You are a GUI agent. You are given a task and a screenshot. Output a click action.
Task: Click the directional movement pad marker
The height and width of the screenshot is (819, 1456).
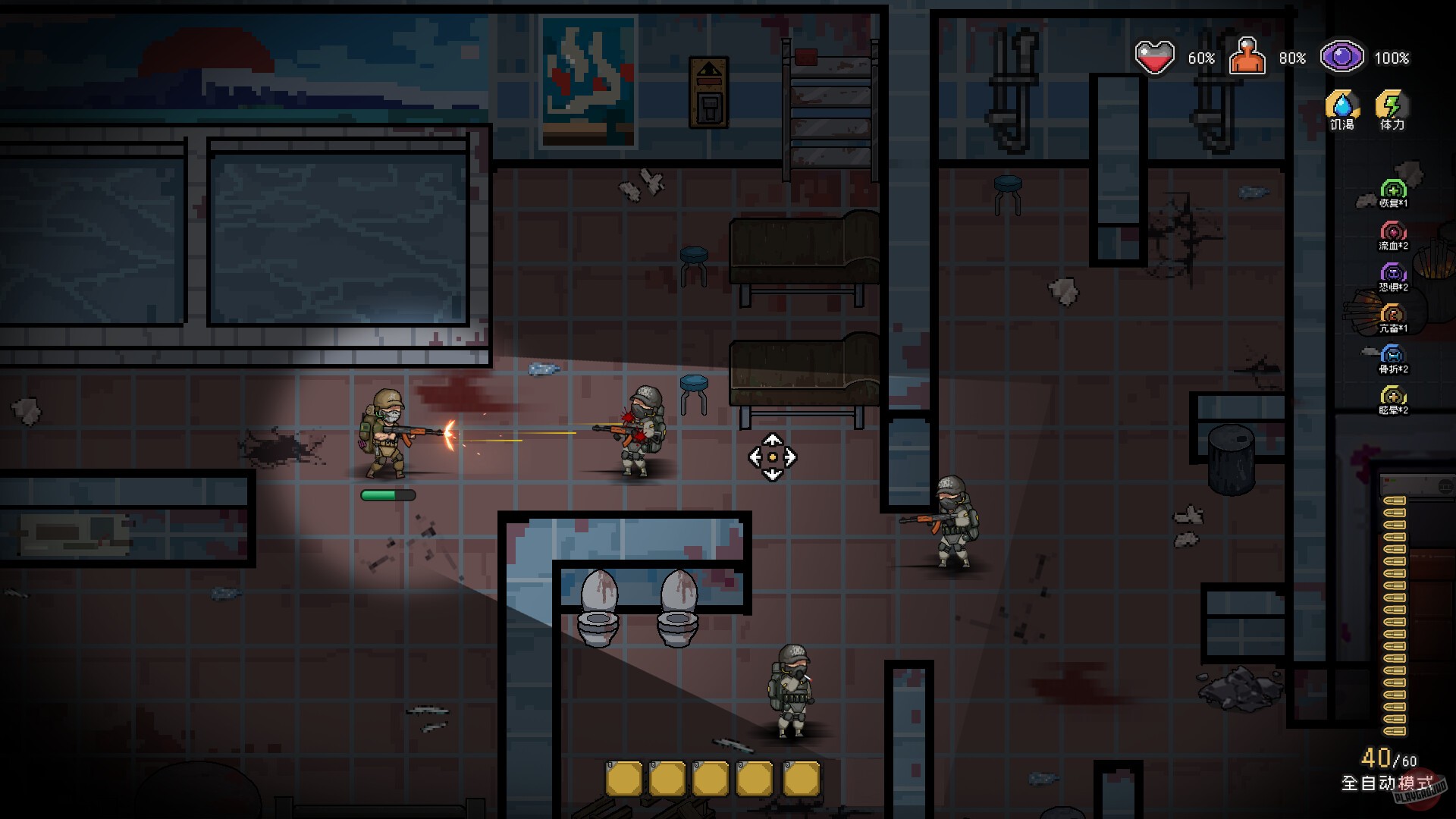[x=773, y=456]
